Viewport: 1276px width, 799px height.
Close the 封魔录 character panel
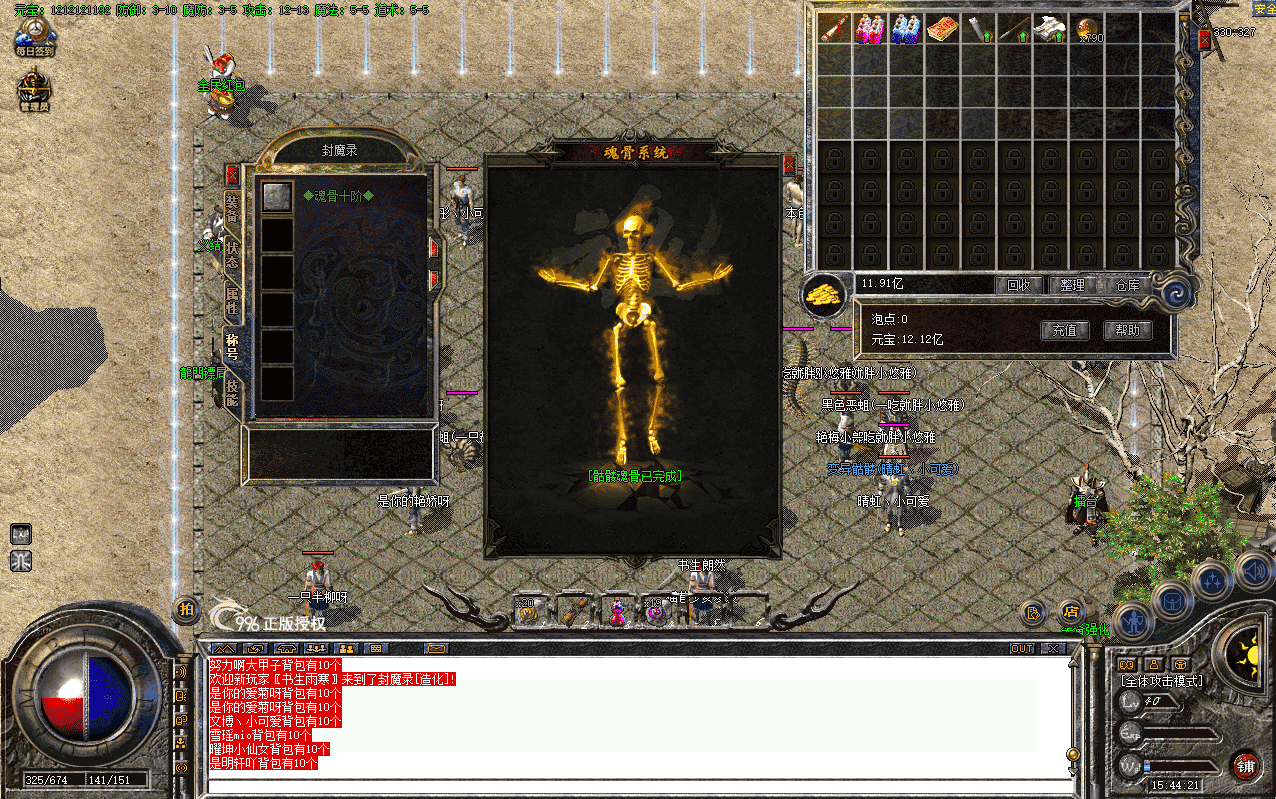pyautogui.click(x=232, y=173)
